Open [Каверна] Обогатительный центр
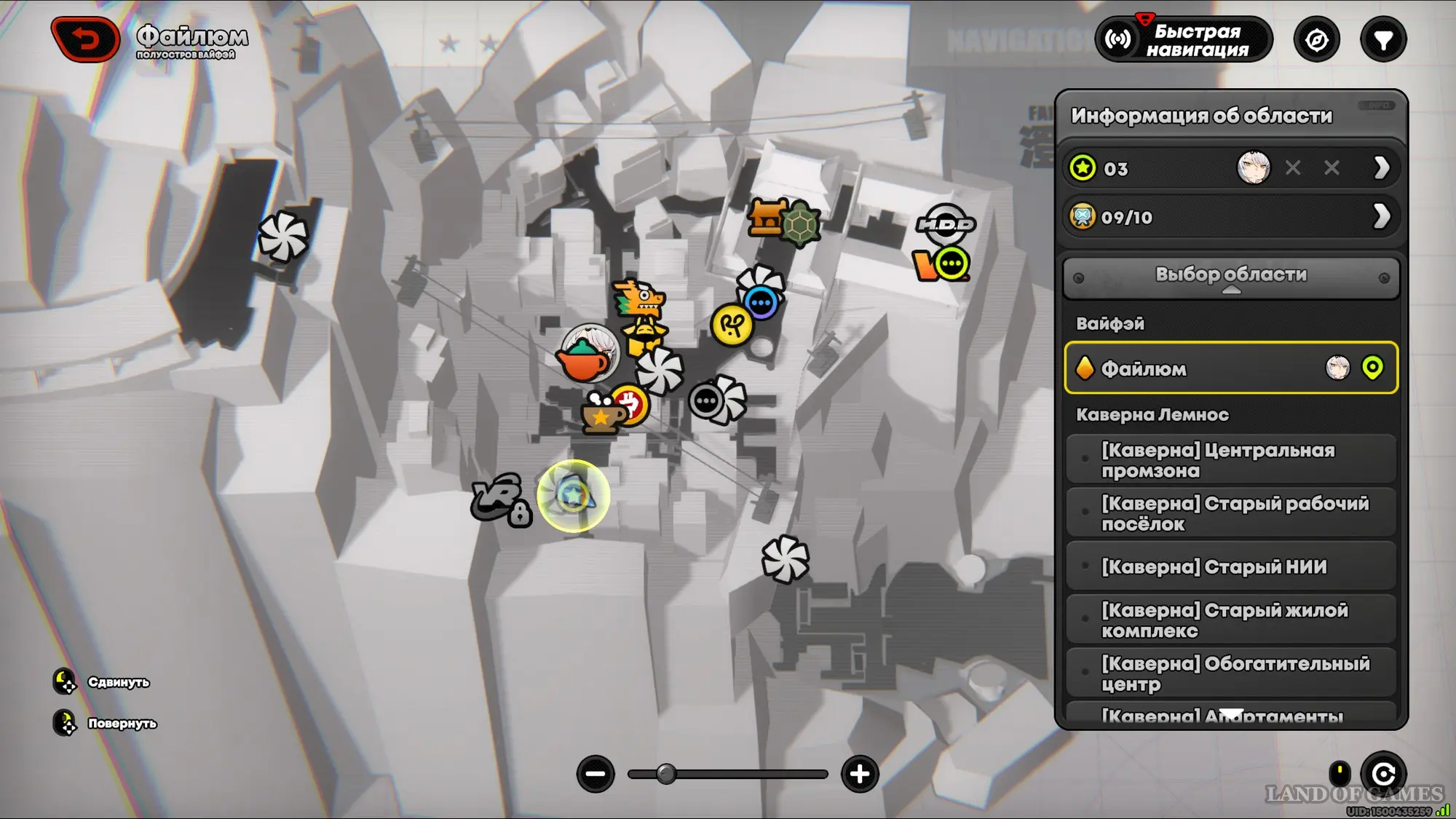The height and width of the screenshot is (819, 1456). (x=1230, y=673)
